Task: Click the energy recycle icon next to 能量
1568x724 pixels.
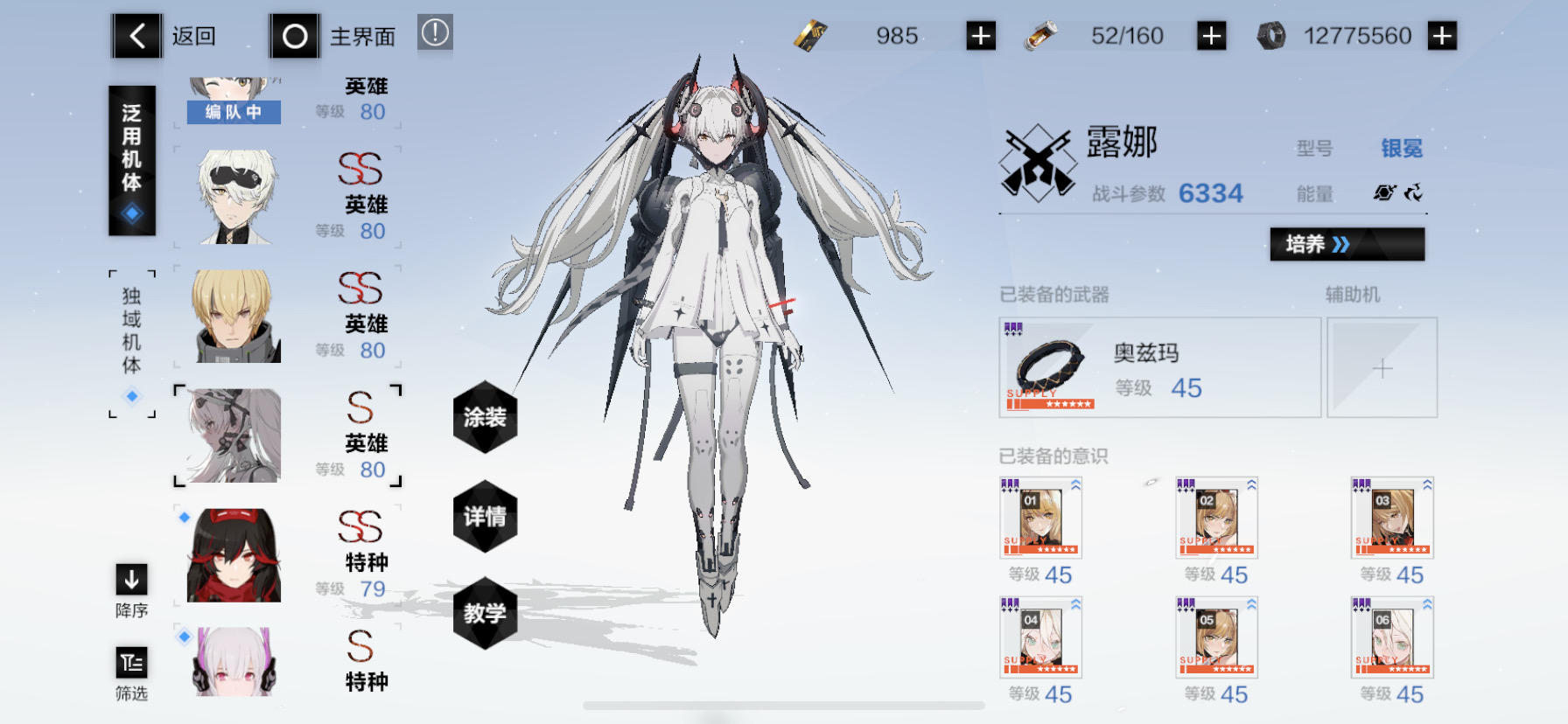Action: tap(1416, 194)
